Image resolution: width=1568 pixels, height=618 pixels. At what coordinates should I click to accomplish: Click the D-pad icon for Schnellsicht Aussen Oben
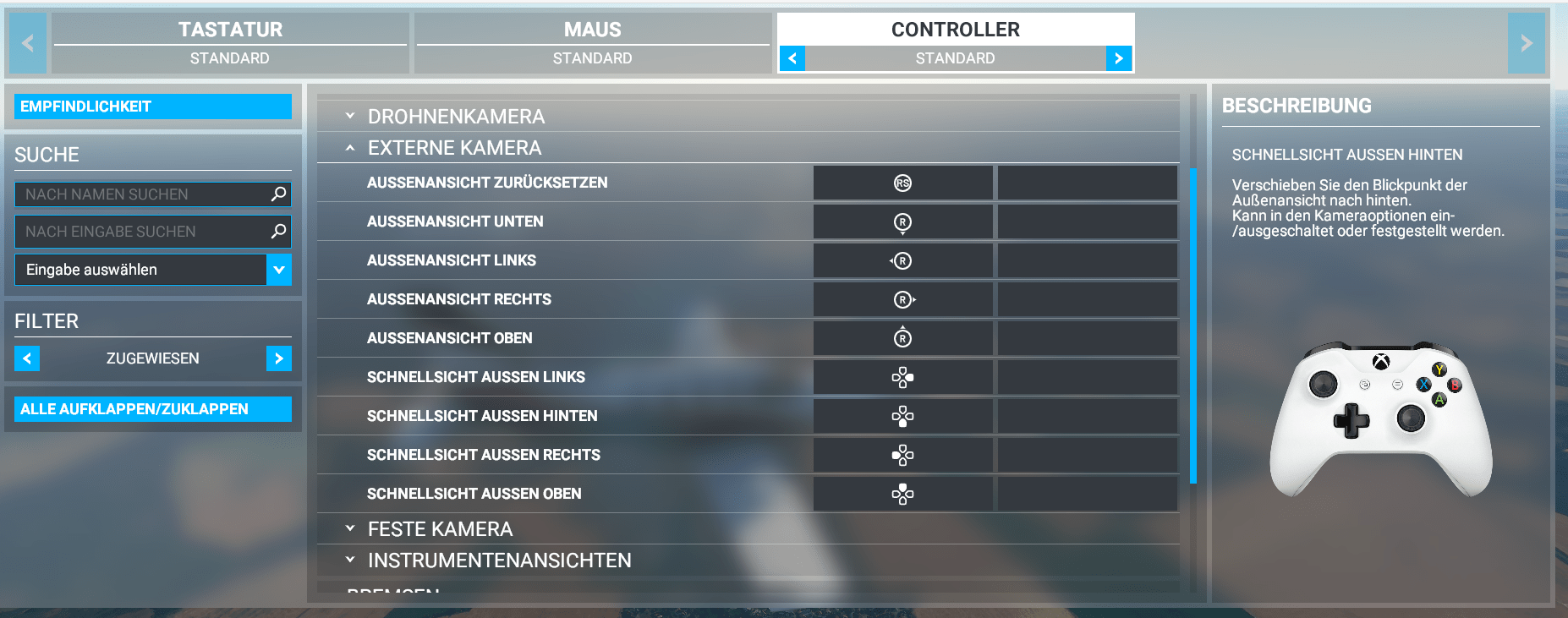click(x=902, y=494)
